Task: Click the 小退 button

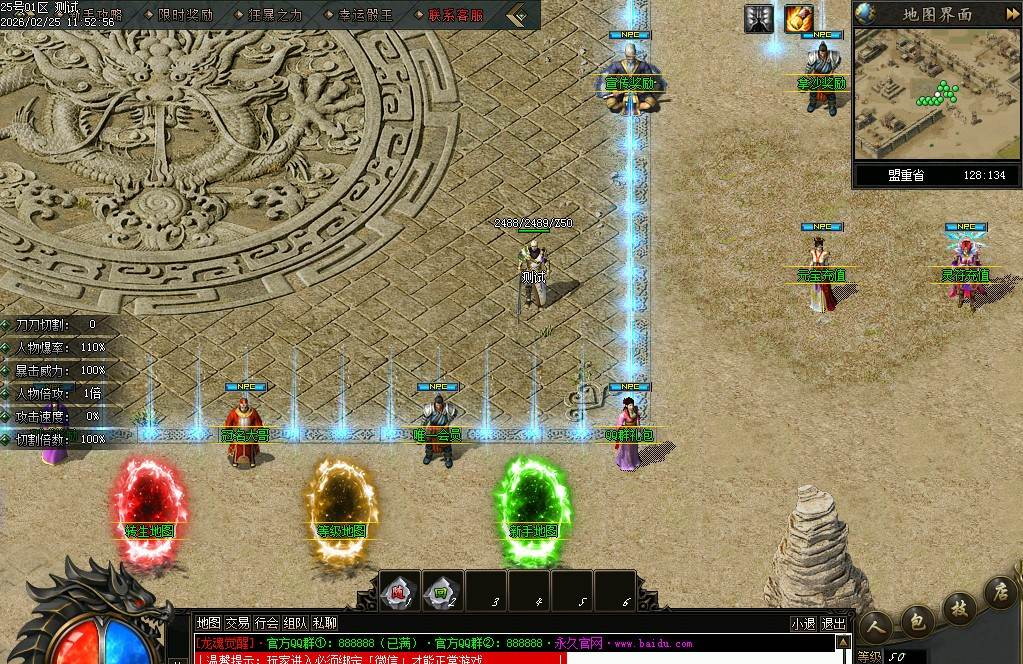Action: click(x=803, y=624)
